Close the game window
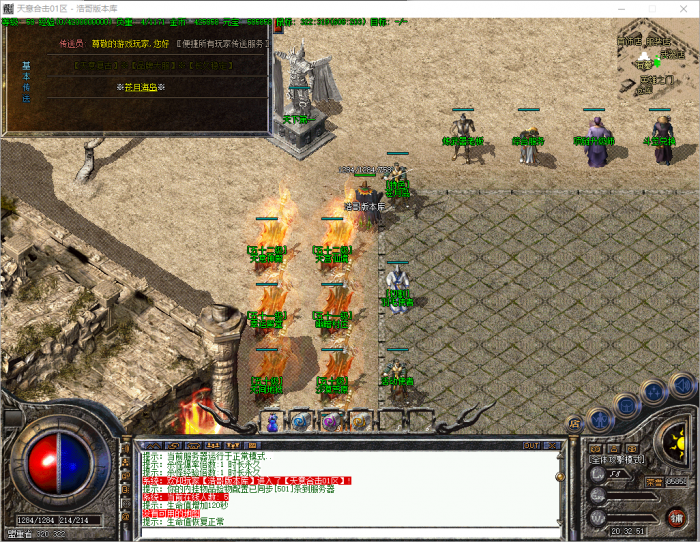The width and height of the screenshot is (700, 542). click(x=684, y=8)
